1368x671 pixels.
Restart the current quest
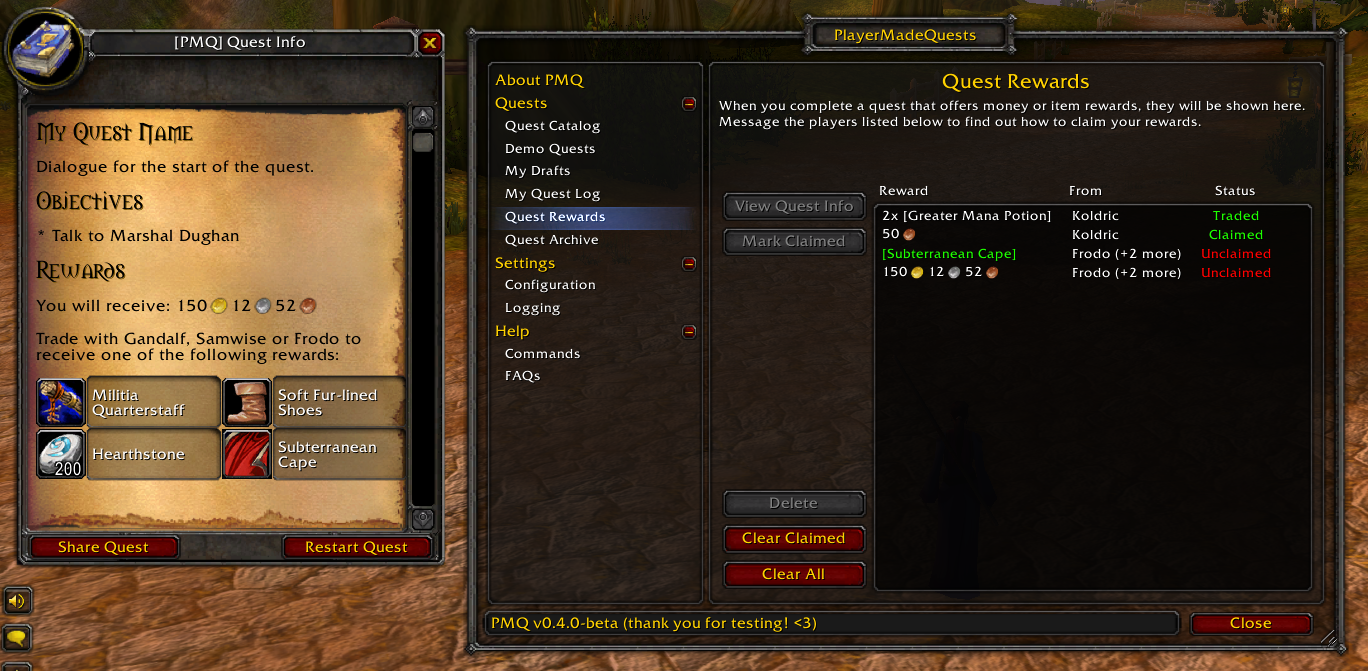click(356, 547)
